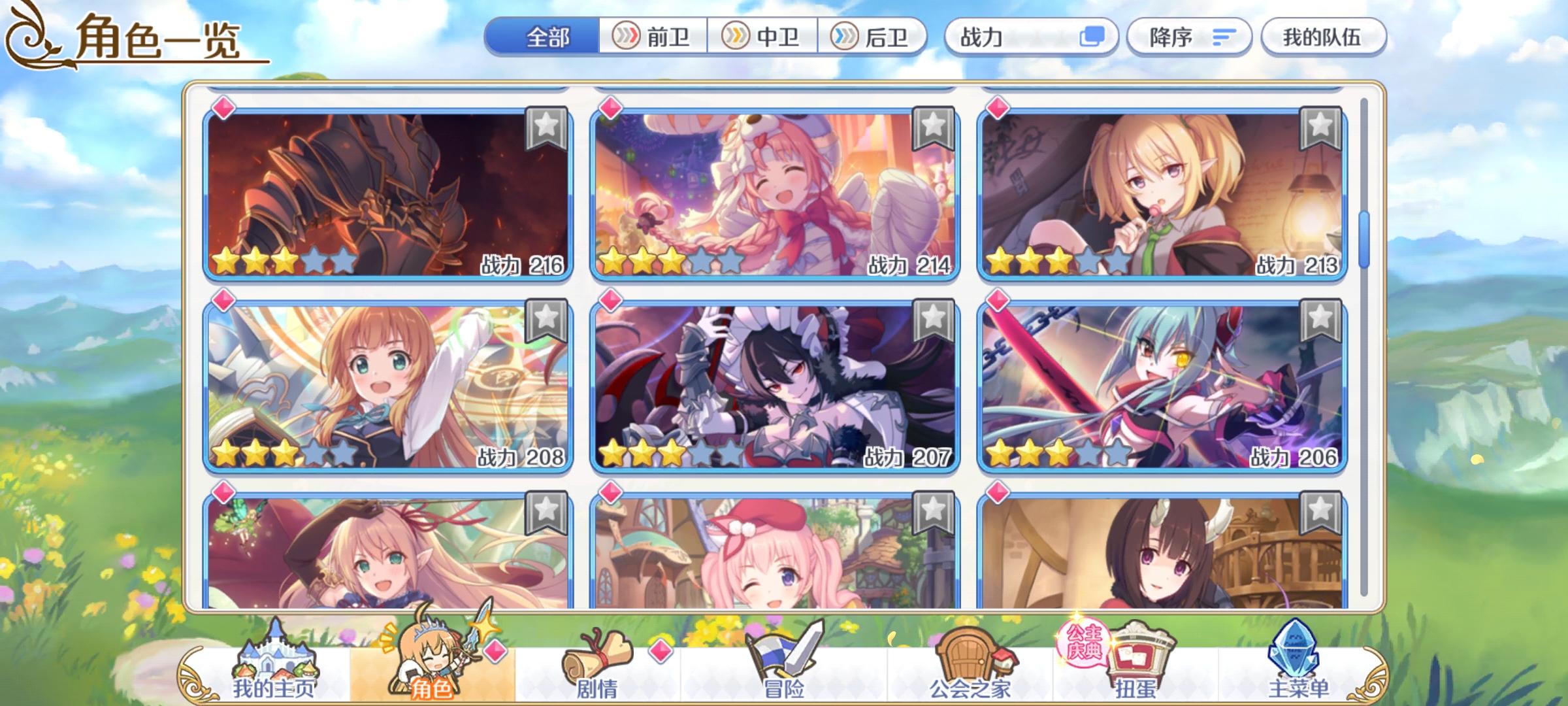
Task: Switch sort order via 降序 control
Action: [1189, 37]
